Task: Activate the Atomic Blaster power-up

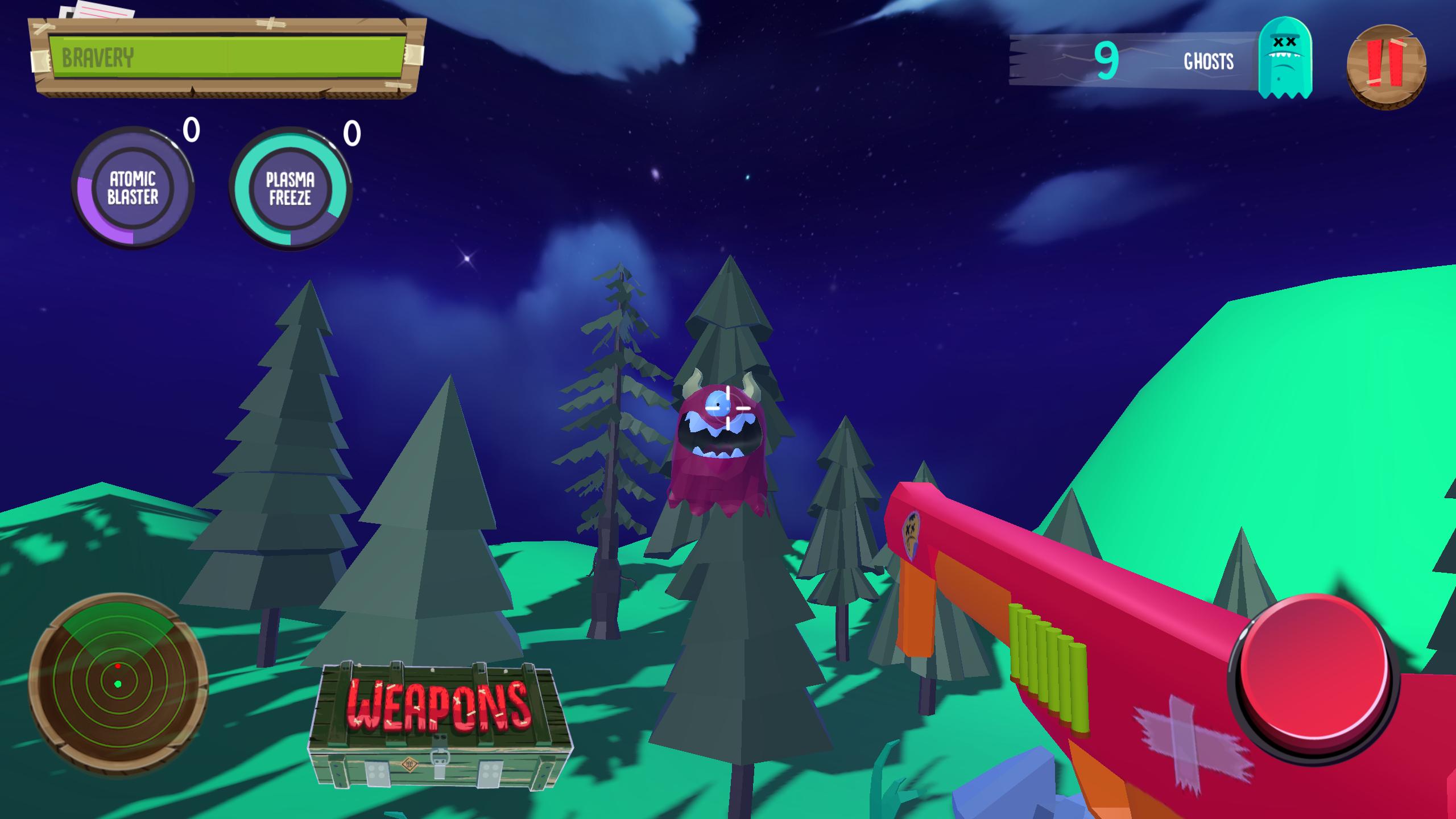Action: click(x=133, y=188)
